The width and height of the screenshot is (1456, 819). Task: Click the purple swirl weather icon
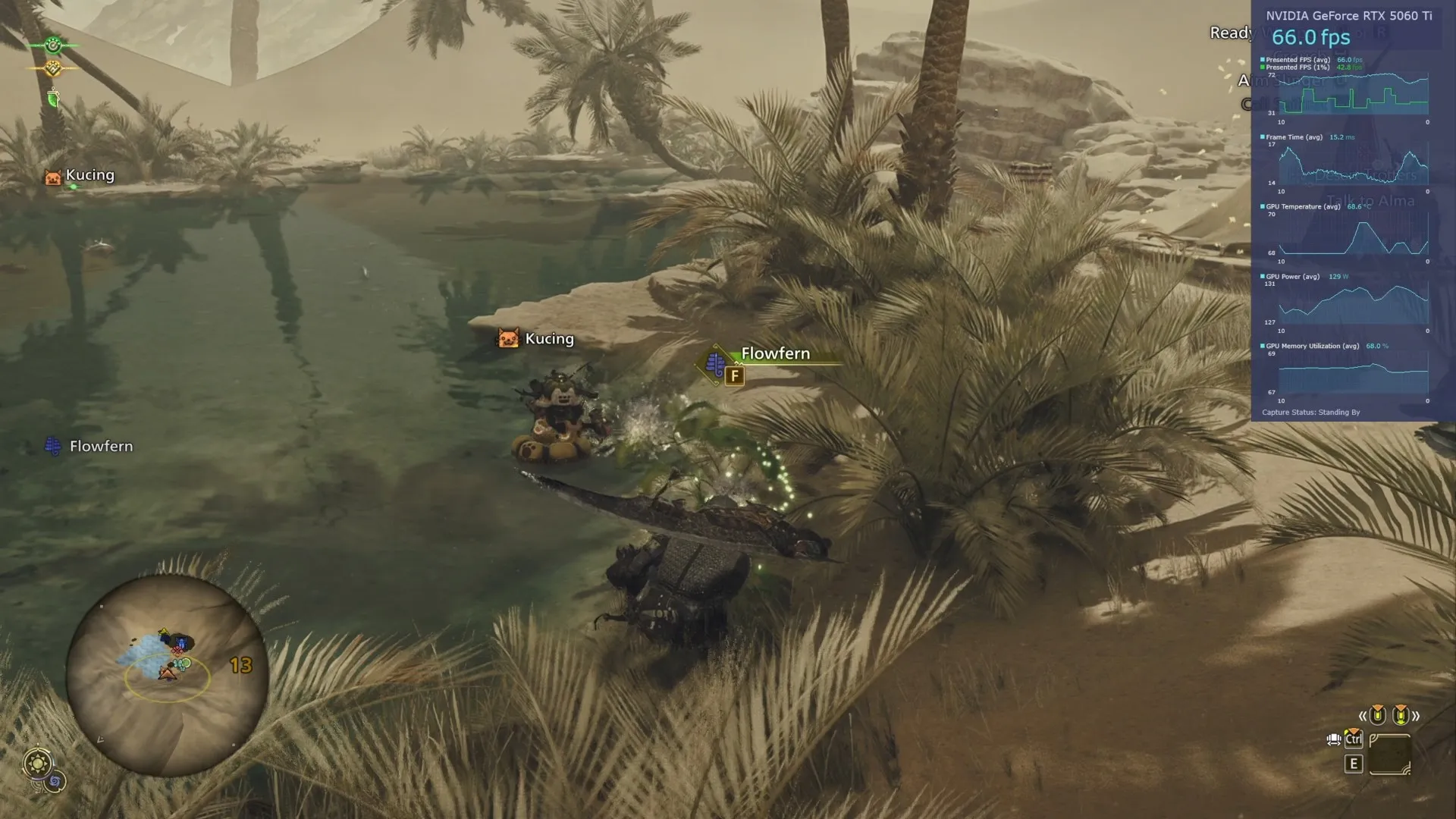[55, 781]
